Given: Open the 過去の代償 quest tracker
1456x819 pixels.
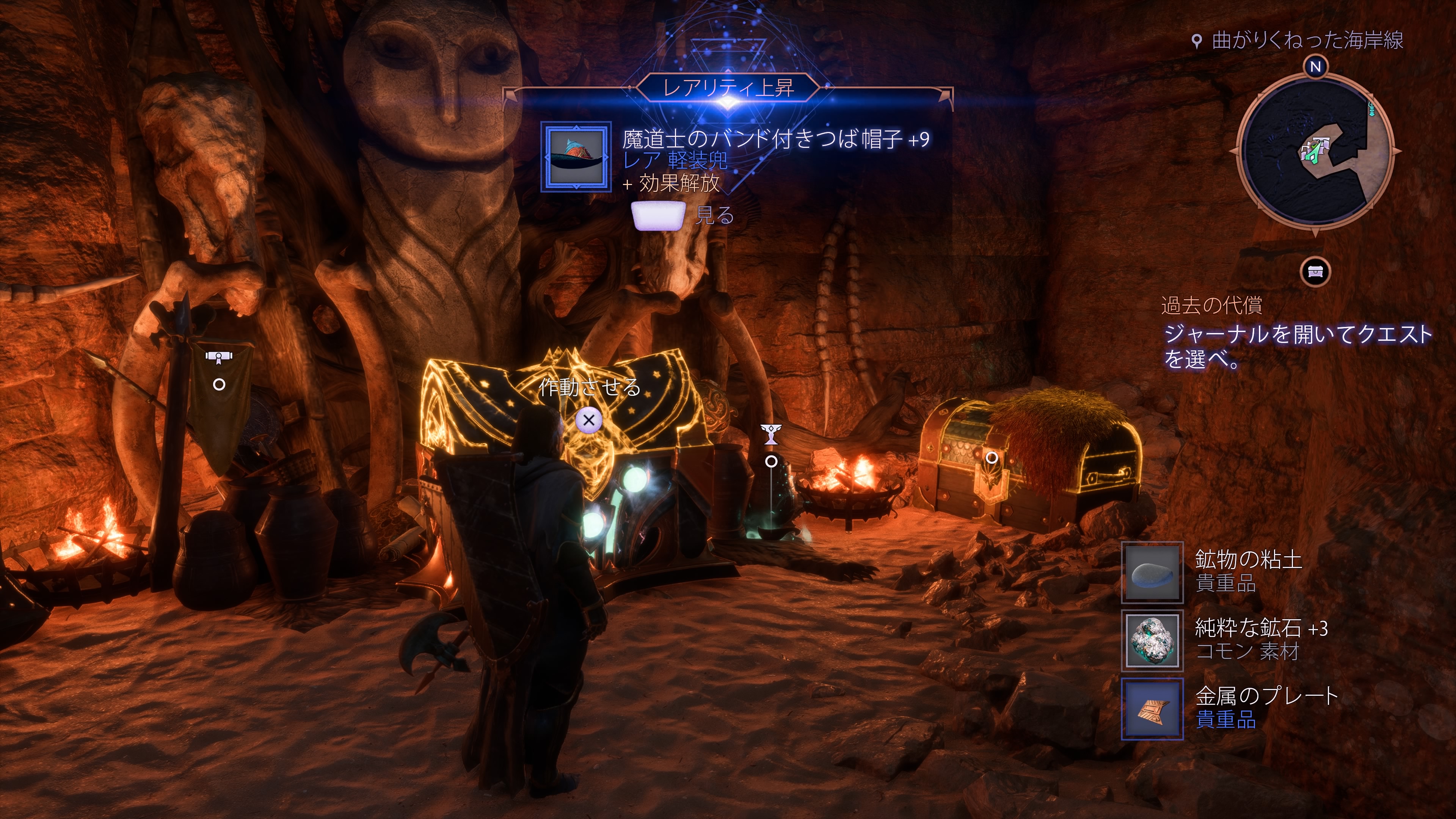Looking at the screenshot, I should (x=1211, y=305).
